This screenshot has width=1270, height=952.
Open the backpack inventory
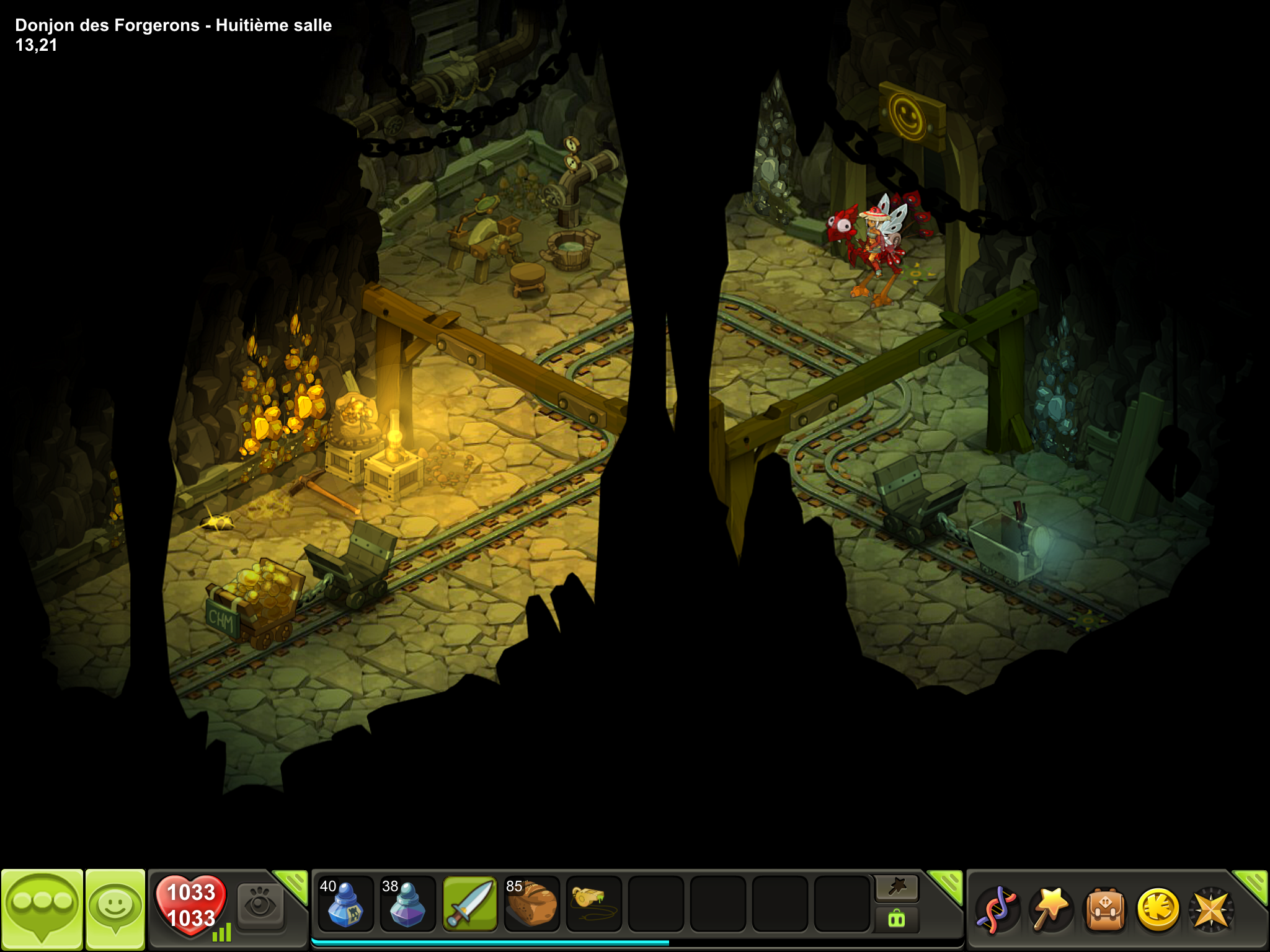point(1104,909)
